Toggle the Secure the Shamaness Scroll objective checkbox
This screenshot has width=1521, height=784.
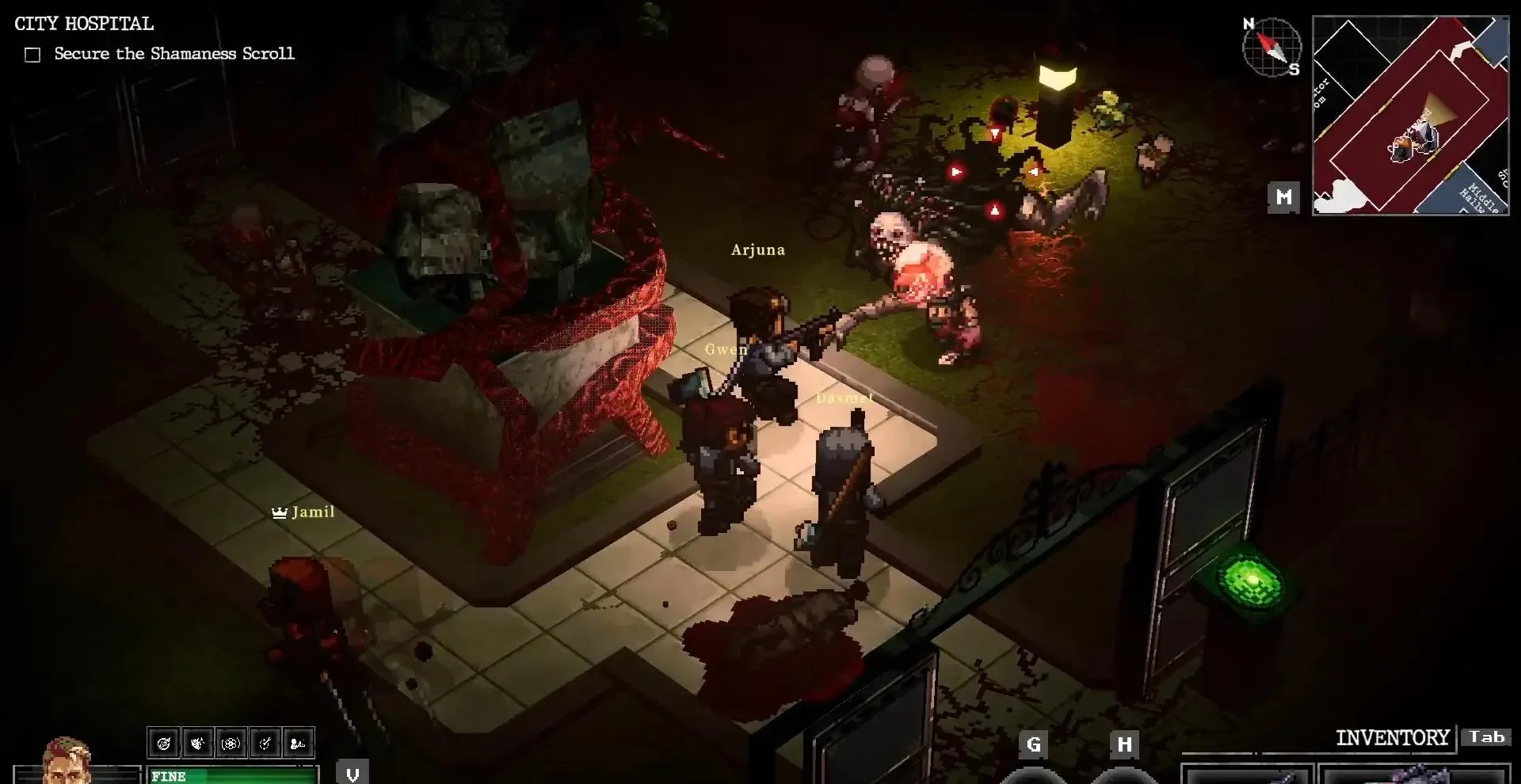point(32,55)
